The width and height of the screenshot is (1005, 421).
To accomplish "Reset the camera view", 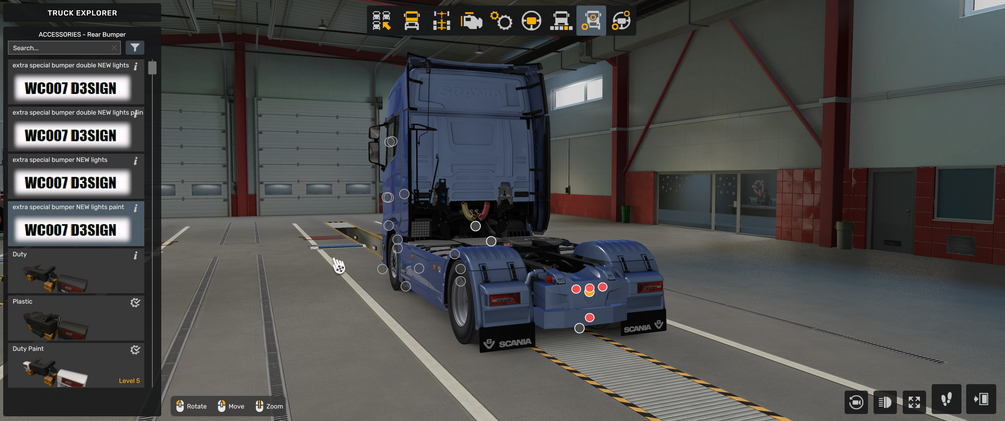I will (x=856, y=402).
